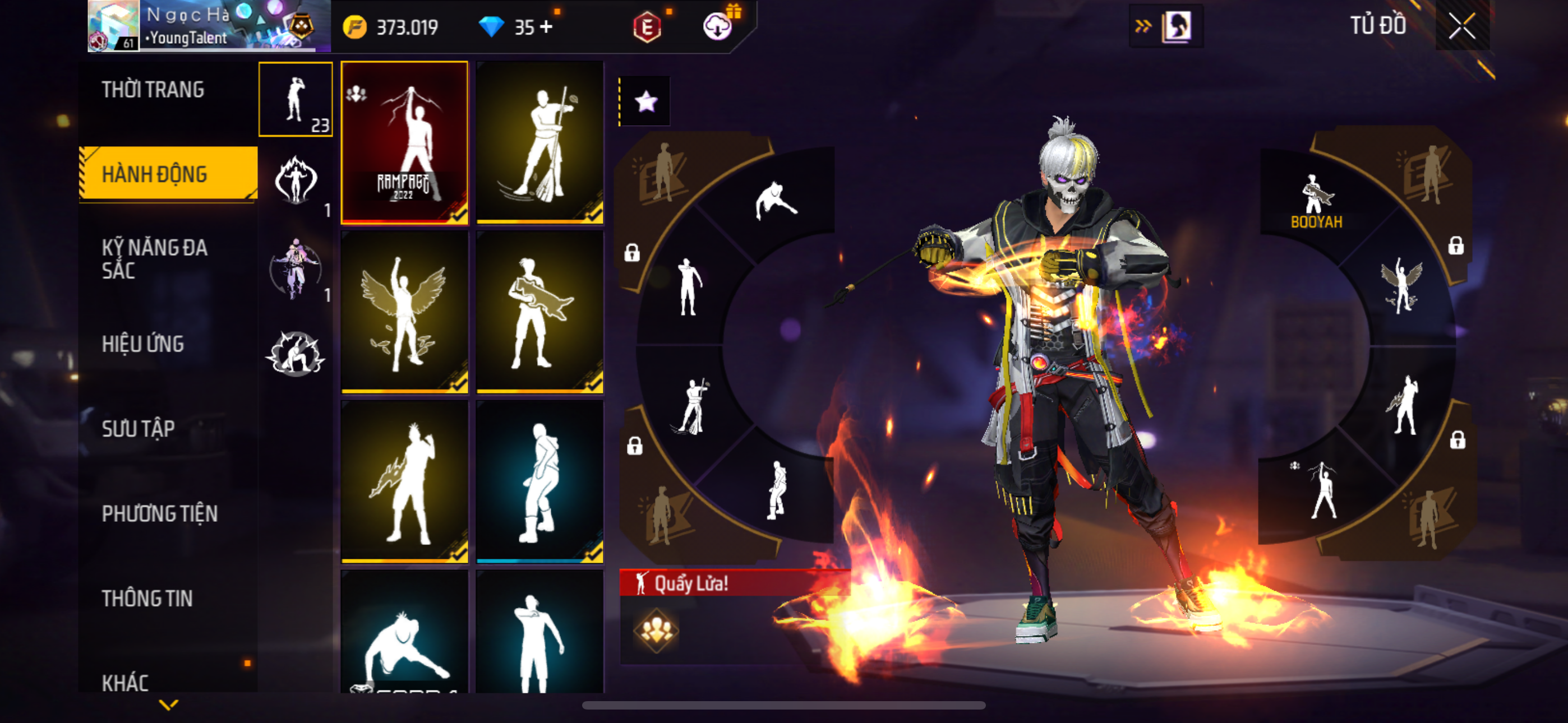Show the Thông Tin section
The height and width of the screenshot is (723, 1568).
[x=147, y=598]
